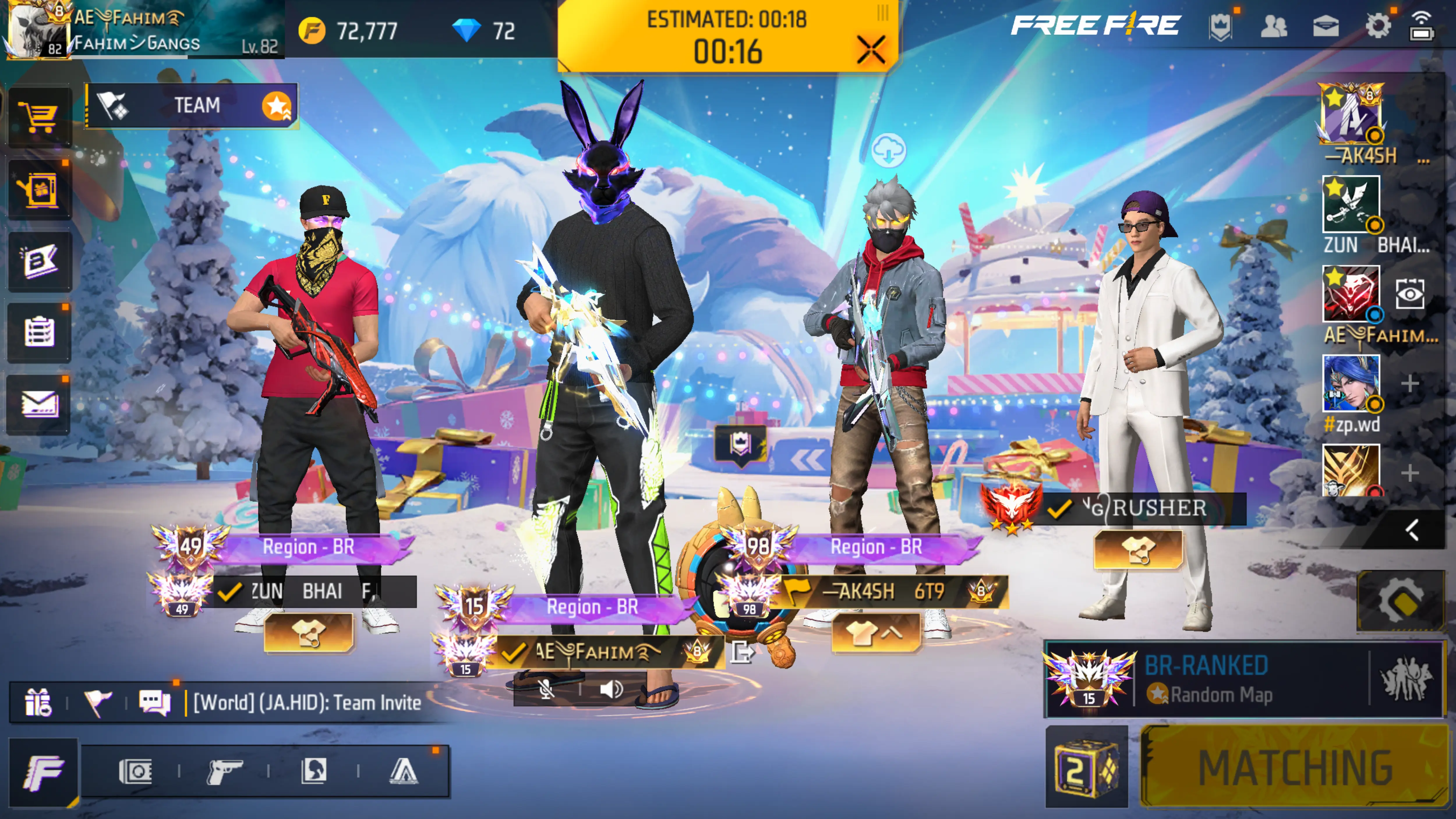Collapse the friends side panel arrow
Viewport: 1456px width, 819px height.
(1411, 530)
